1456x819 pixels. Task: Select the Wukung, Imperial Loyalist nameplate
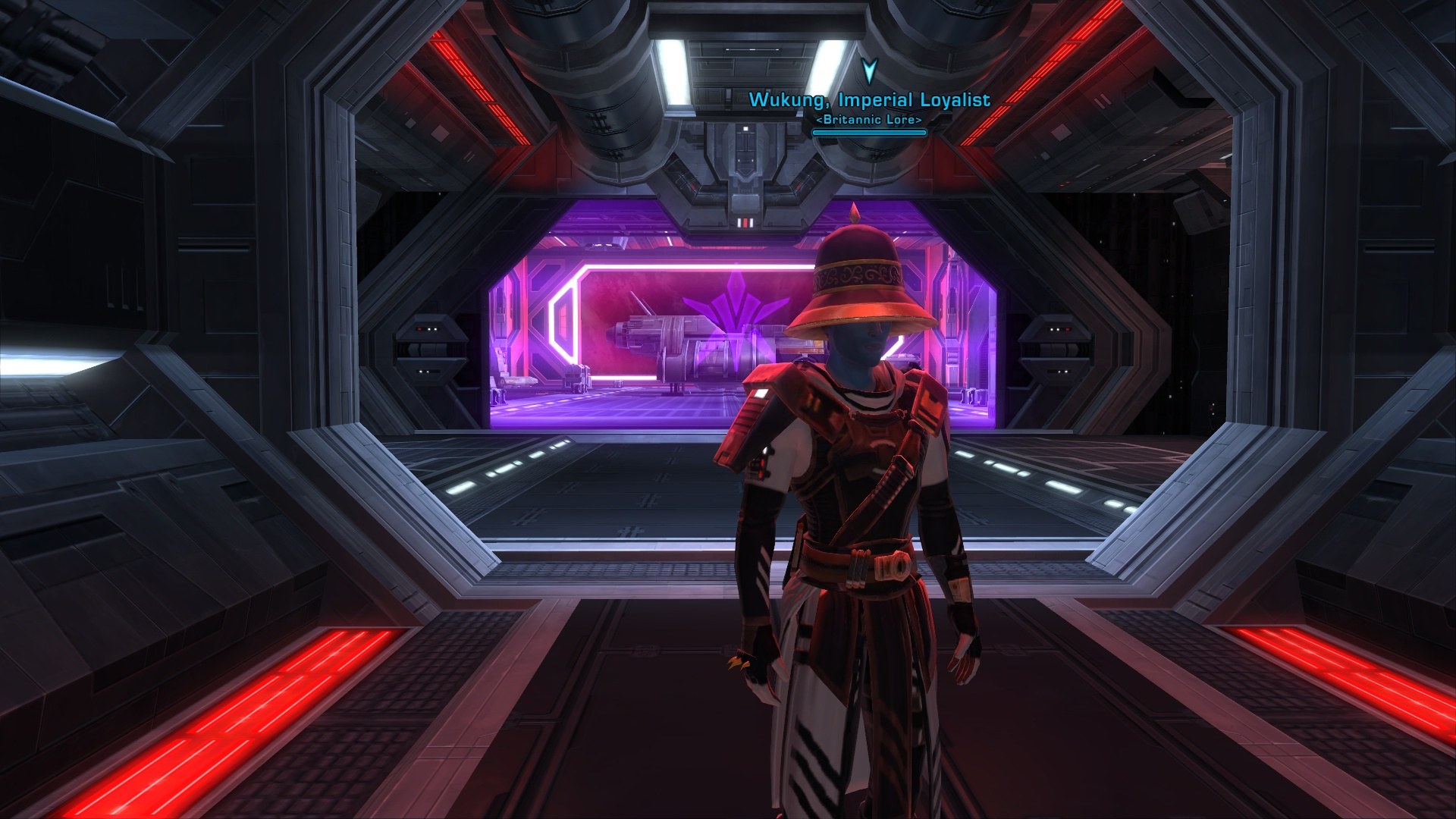pyautogui.click(x=869, y=100)
